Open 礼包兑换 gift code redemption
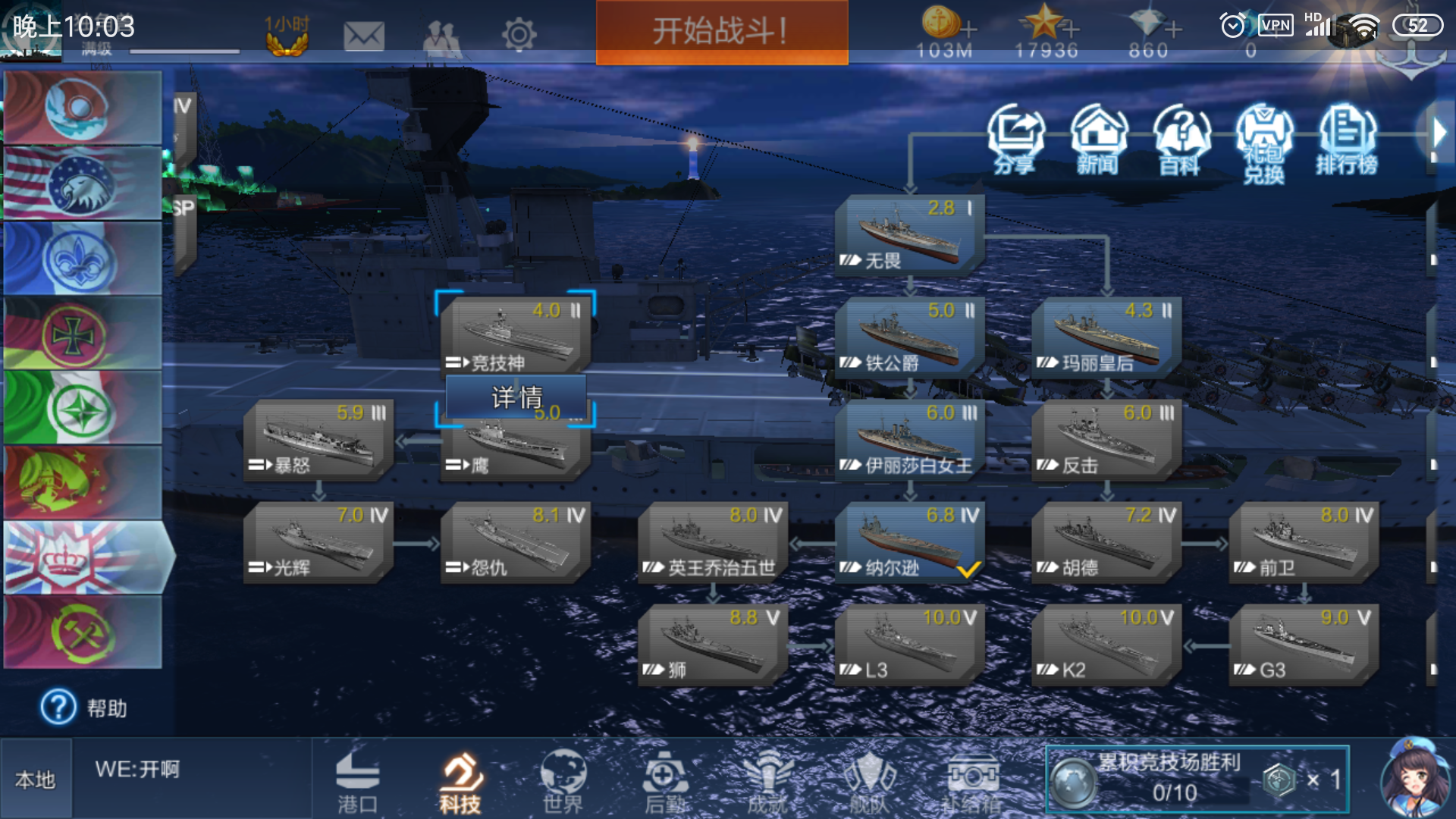Screen dimensions: 1456x819 1263,140
